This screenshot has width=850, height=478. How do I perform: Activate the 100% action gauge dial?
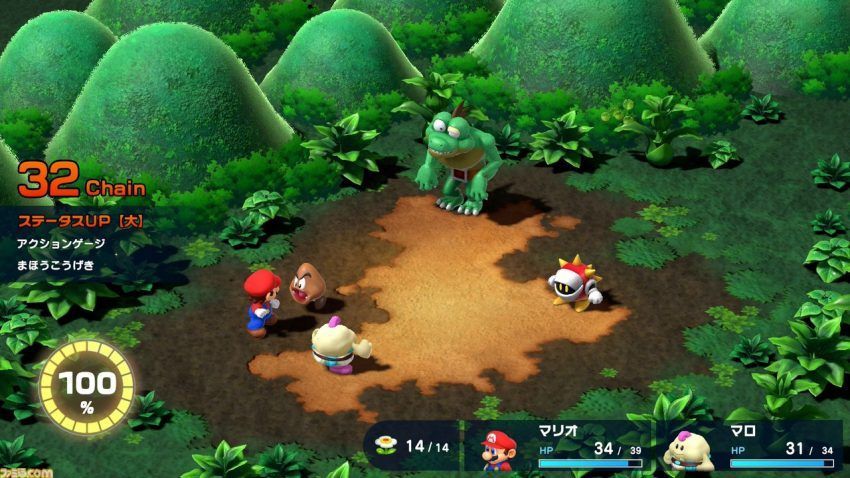pos(85,386)
